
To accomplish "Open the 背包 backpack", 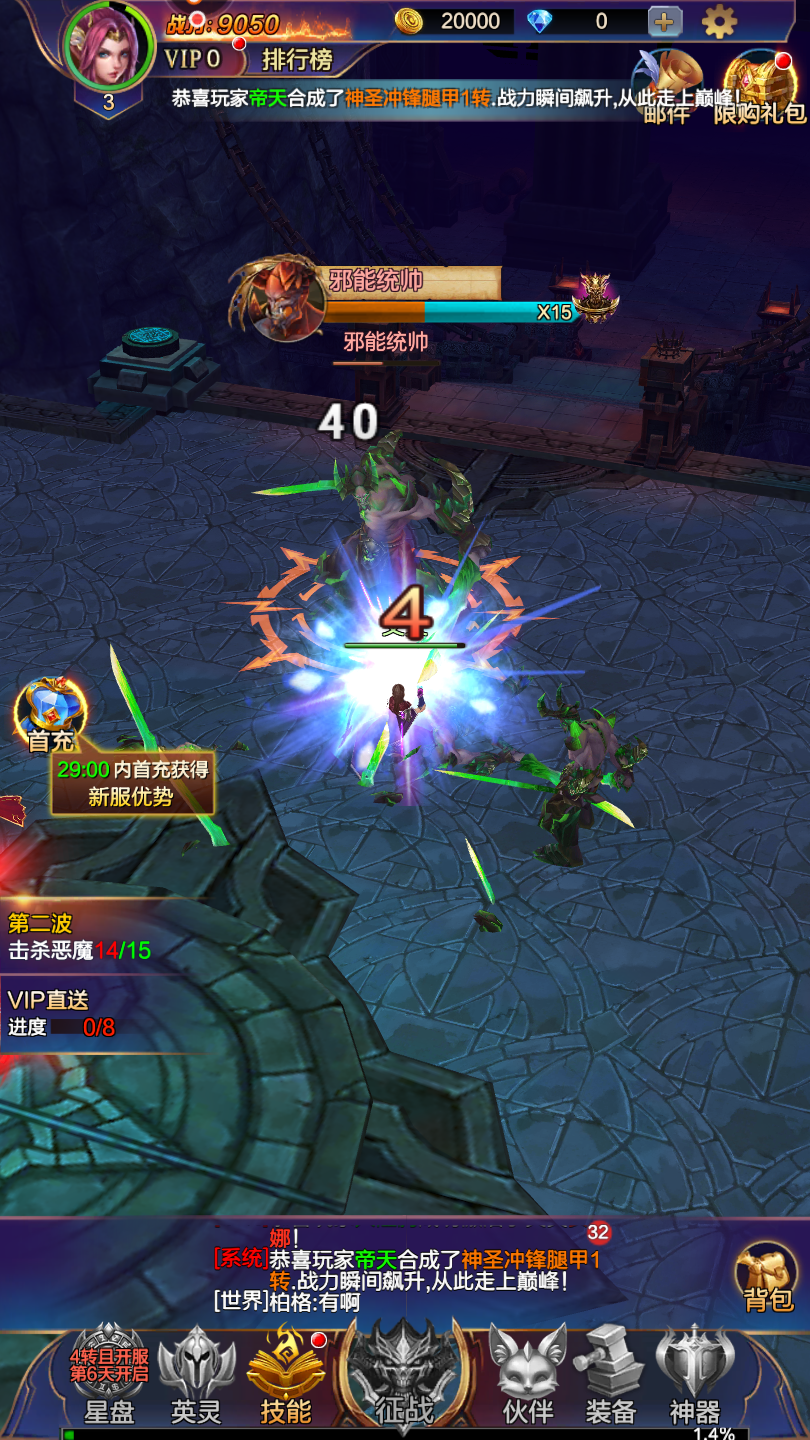I will point(767,1277).
